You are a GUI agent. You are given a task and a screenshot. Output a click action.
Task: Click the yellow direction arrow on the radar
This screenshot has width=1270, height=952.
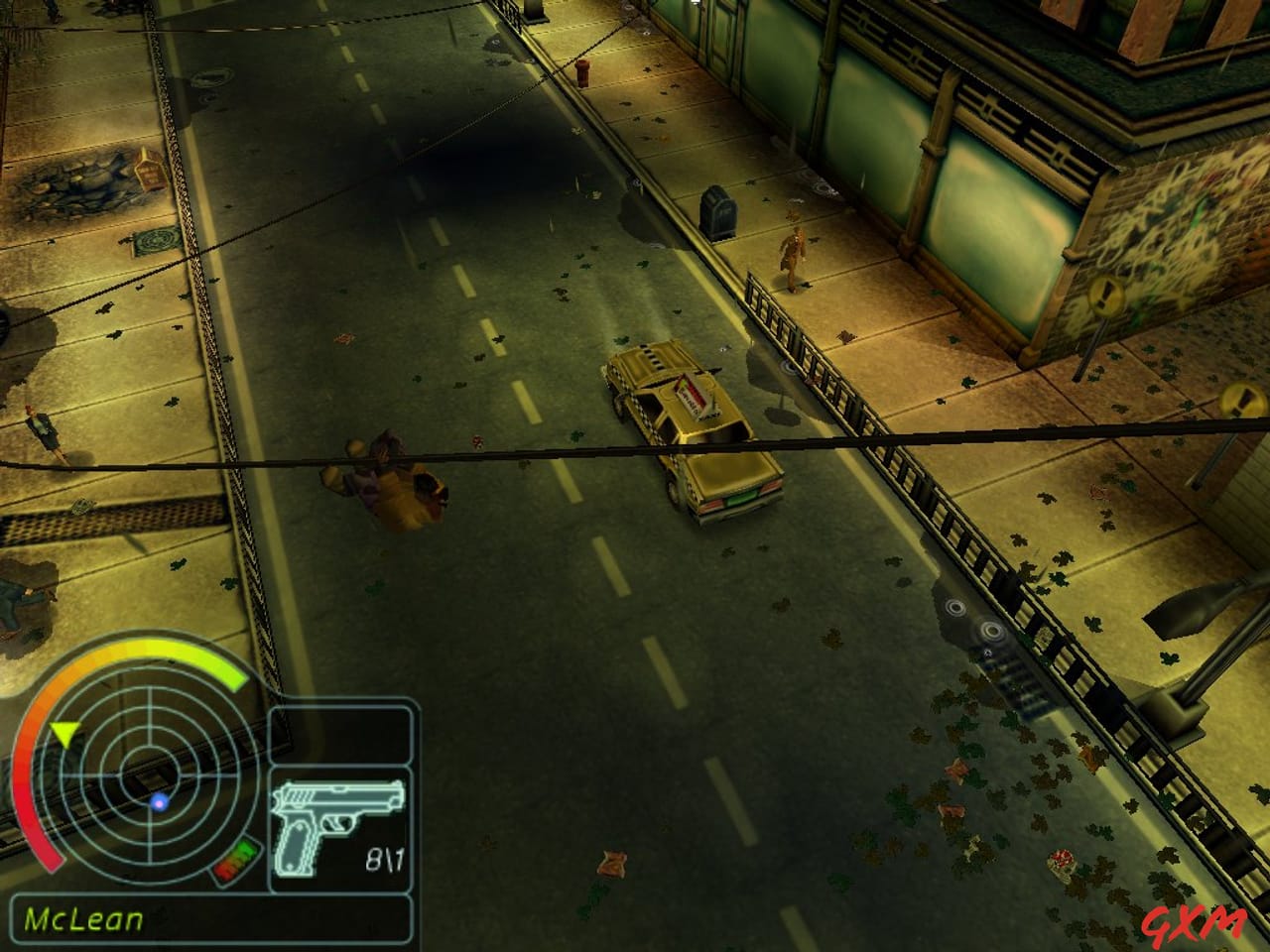(64, 734)
